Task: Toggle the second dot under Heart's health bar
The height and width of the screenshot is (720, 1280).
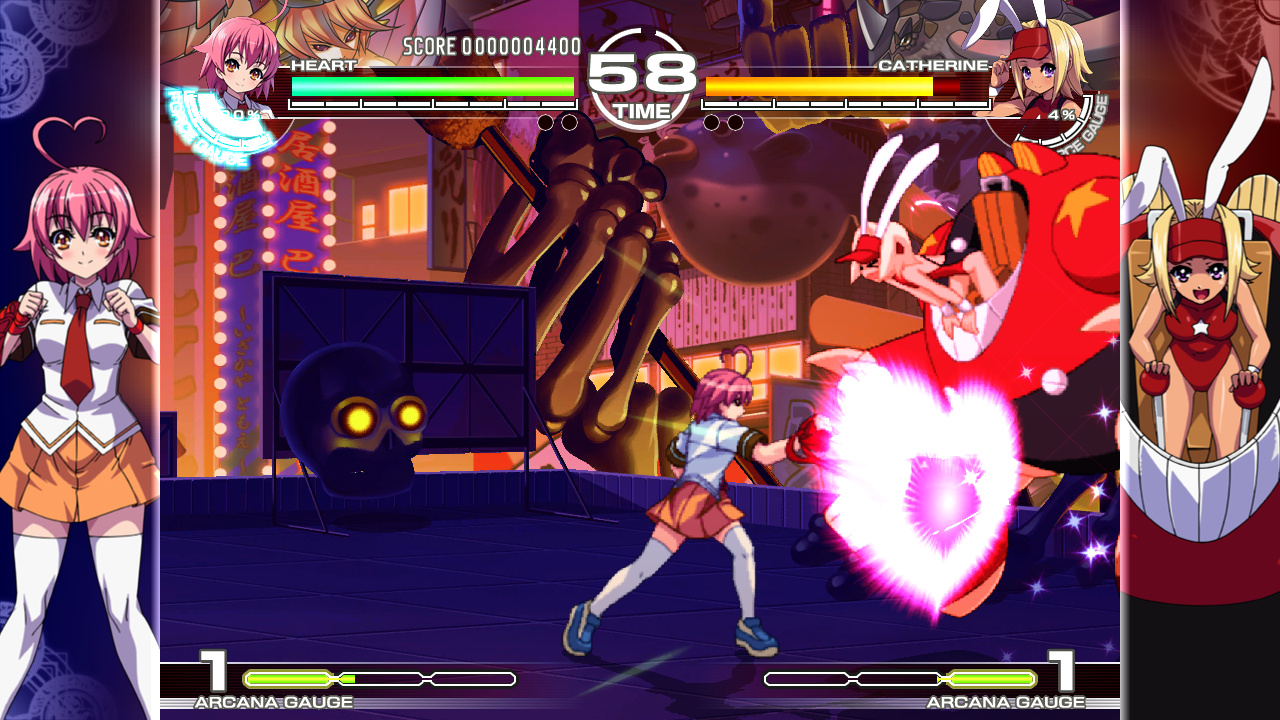Action: click(572, 120)
